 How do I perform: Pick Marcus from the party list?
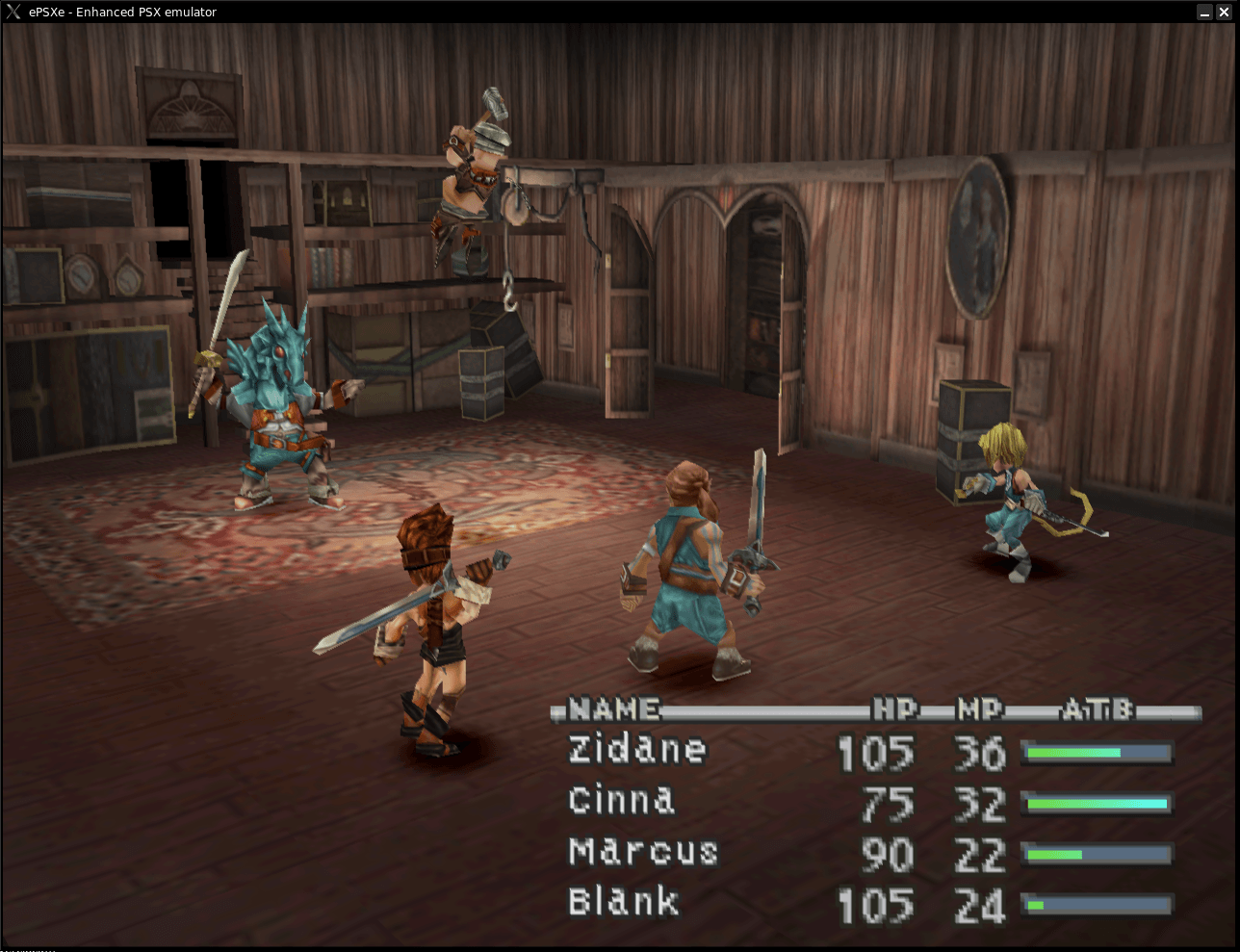(643, 852)
